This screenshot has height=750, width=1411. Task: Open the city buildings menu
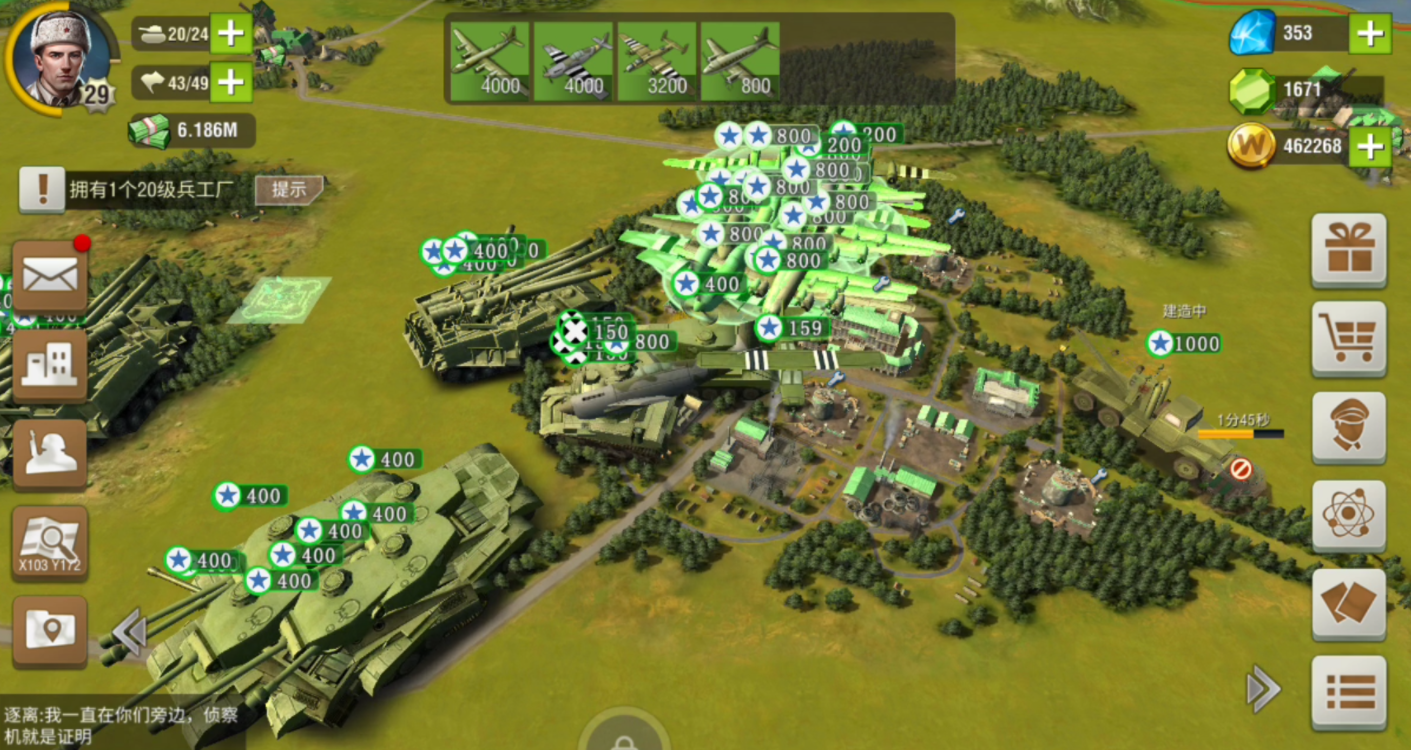click(50, 364)
